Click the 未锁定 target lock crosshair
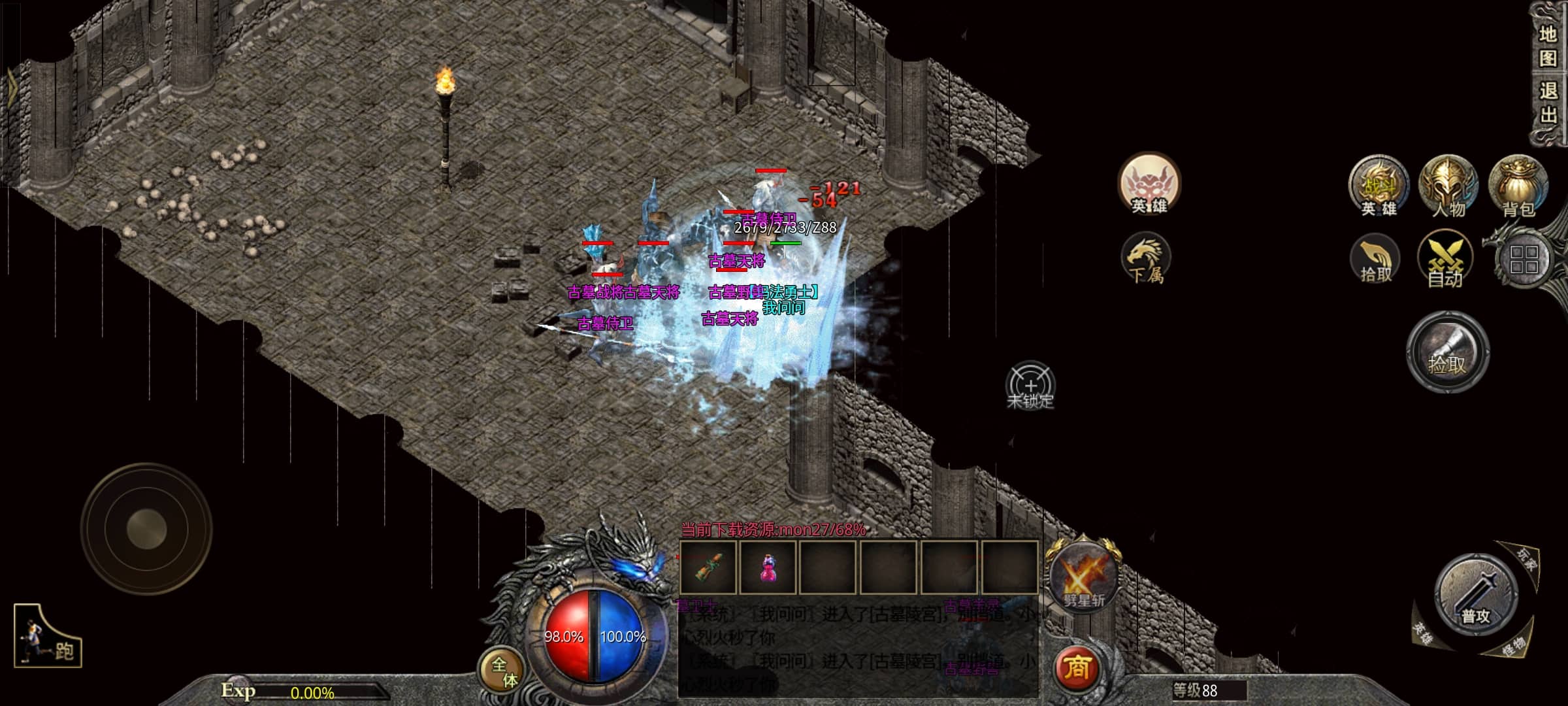The height and width of the screenshot is (706, 1568). pos(1030,386)
